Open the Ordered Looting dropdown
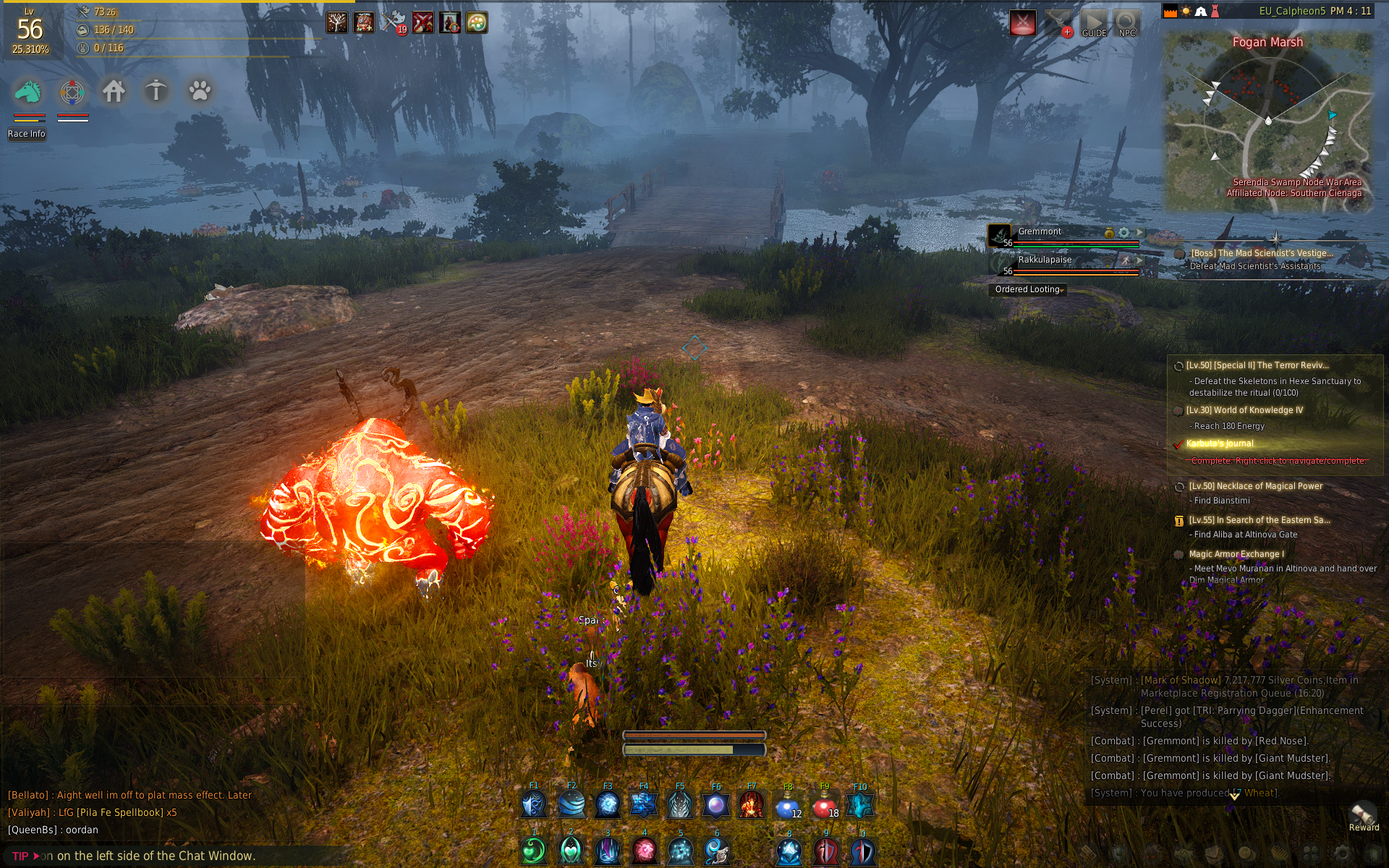 coord(1028,289)
